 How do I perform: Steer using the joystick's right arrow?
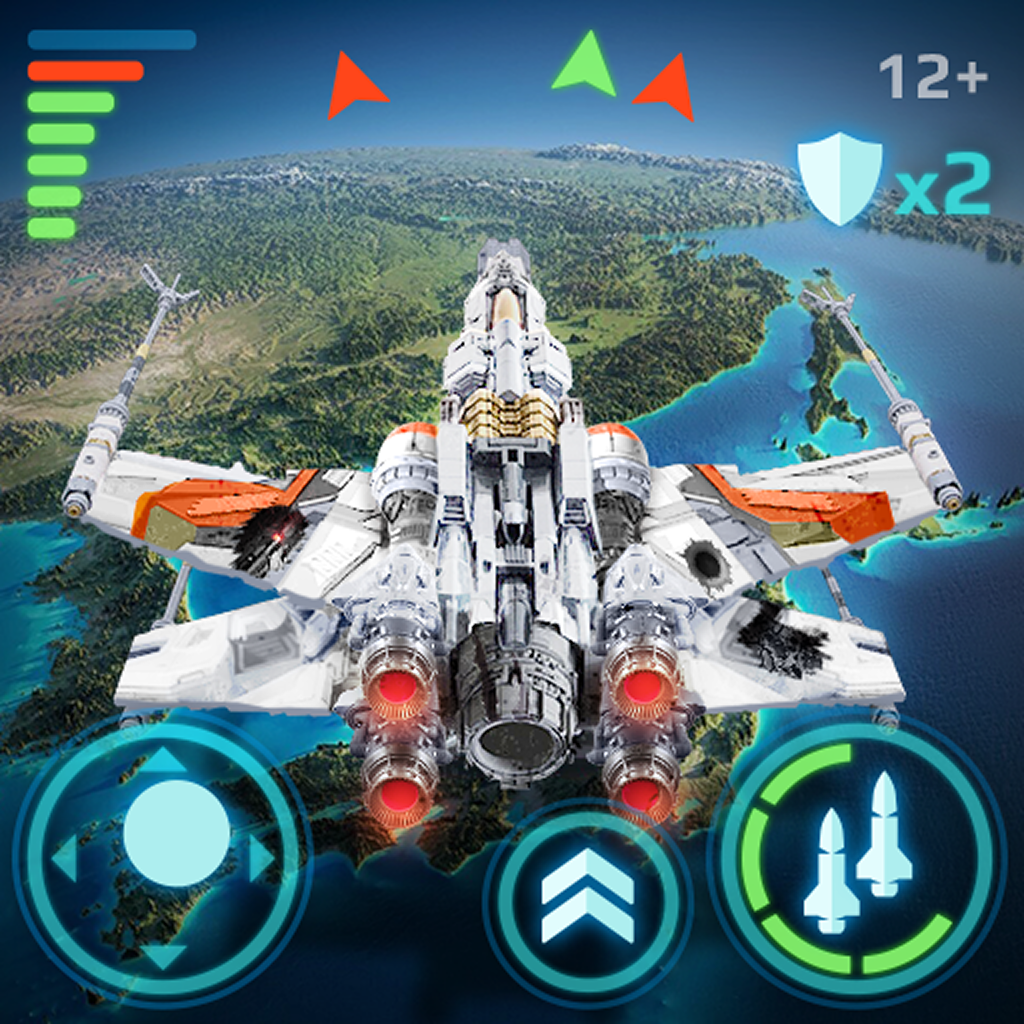262,857
